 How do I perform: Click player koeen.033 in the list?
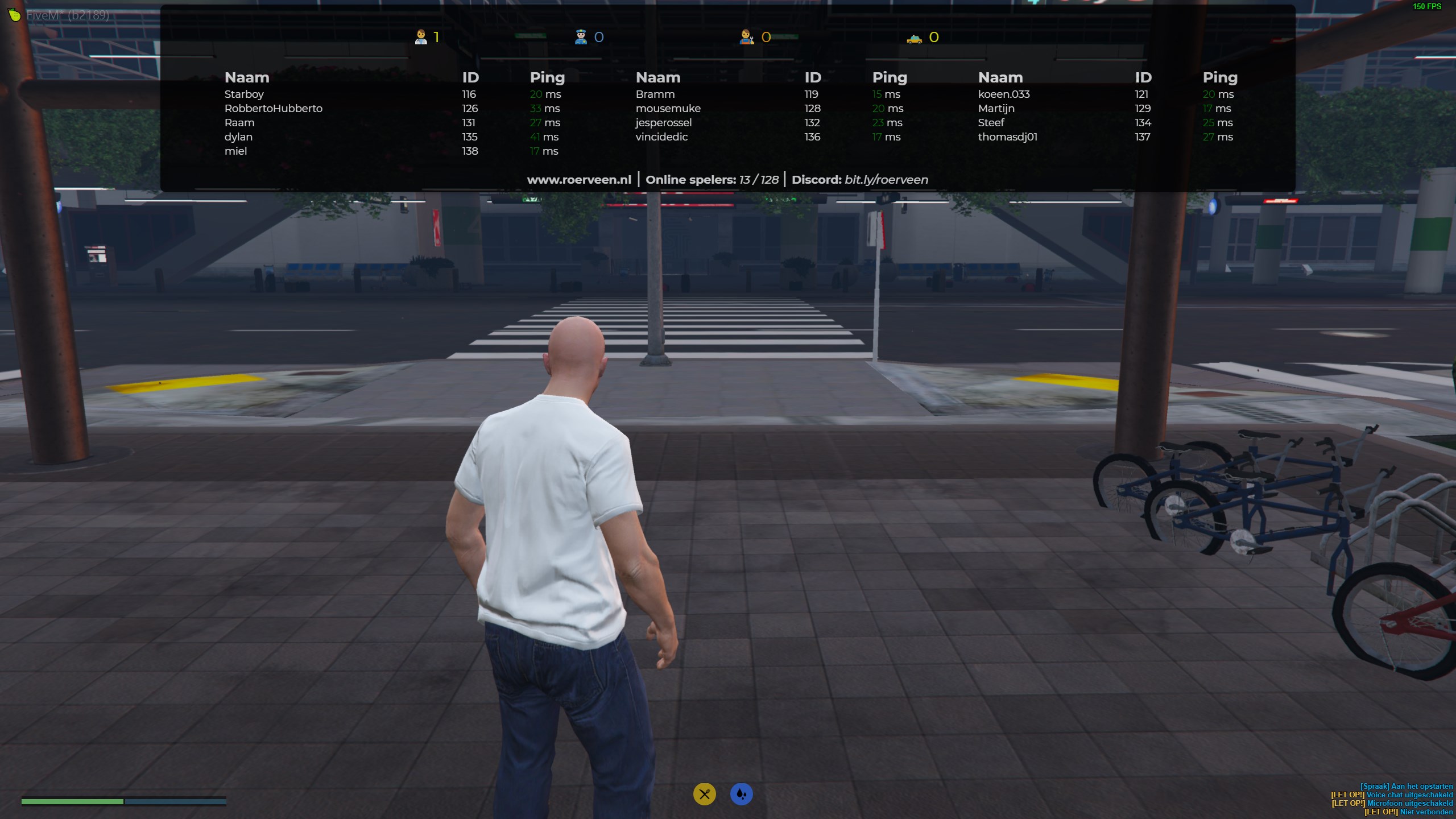[x=1003, y=94]
